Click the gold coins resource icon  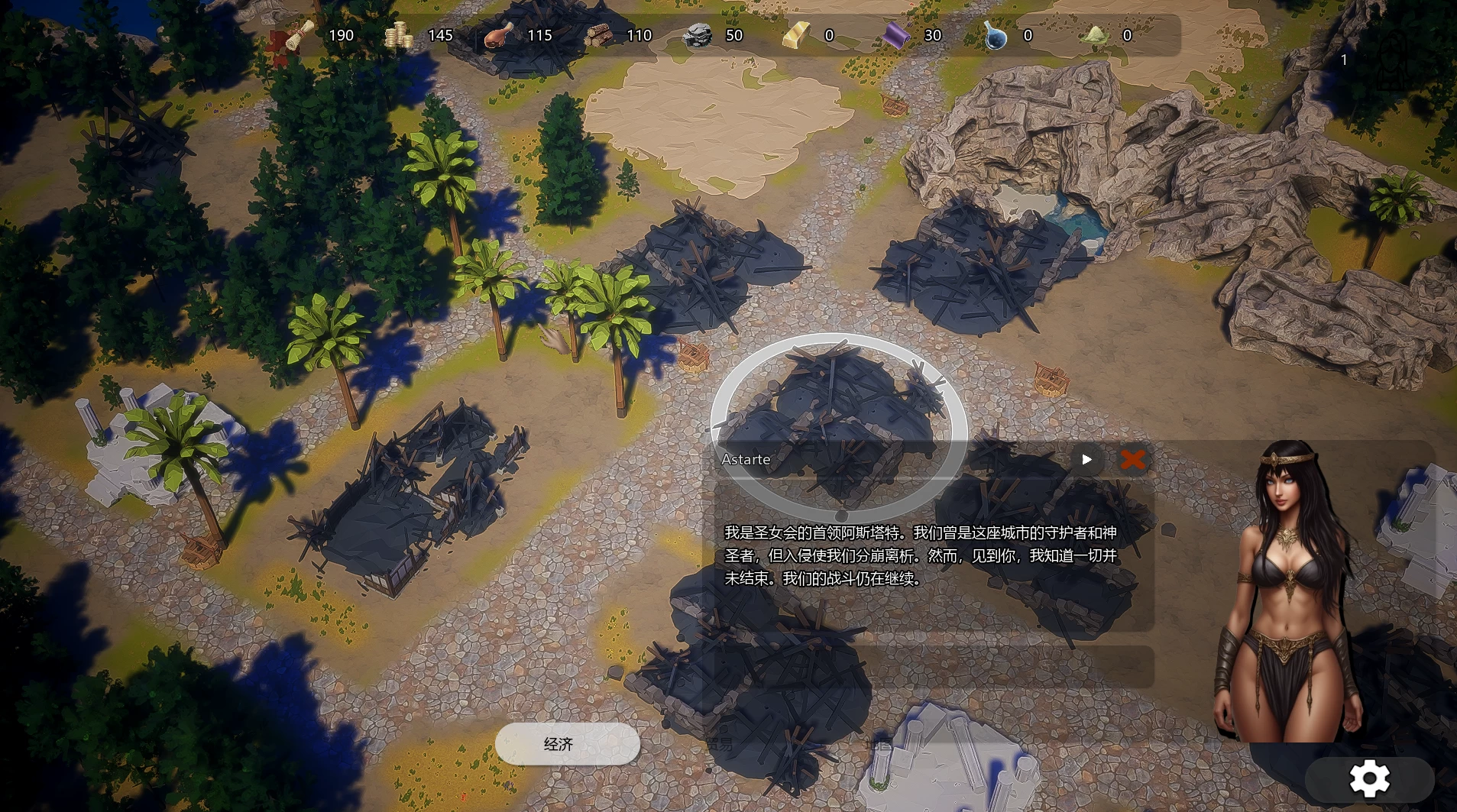tap(398, 35)
